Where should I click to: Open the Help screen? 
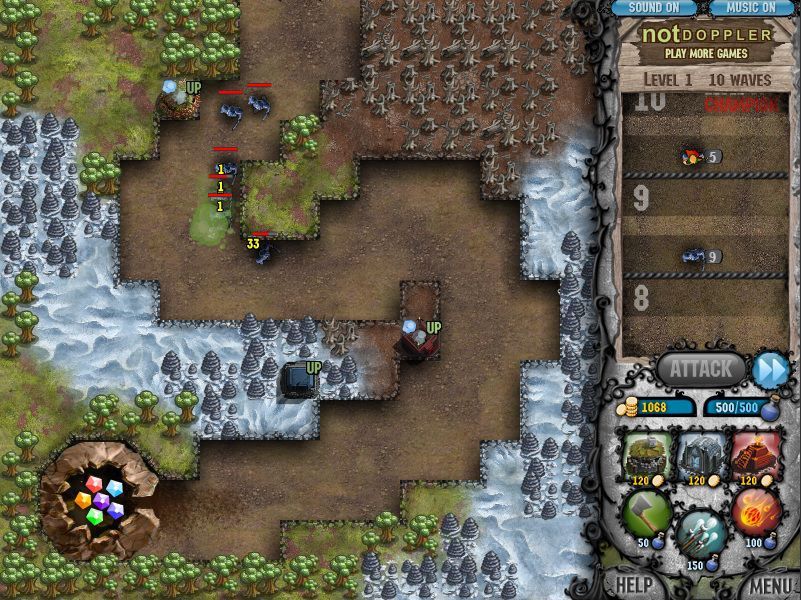[634, 585]
